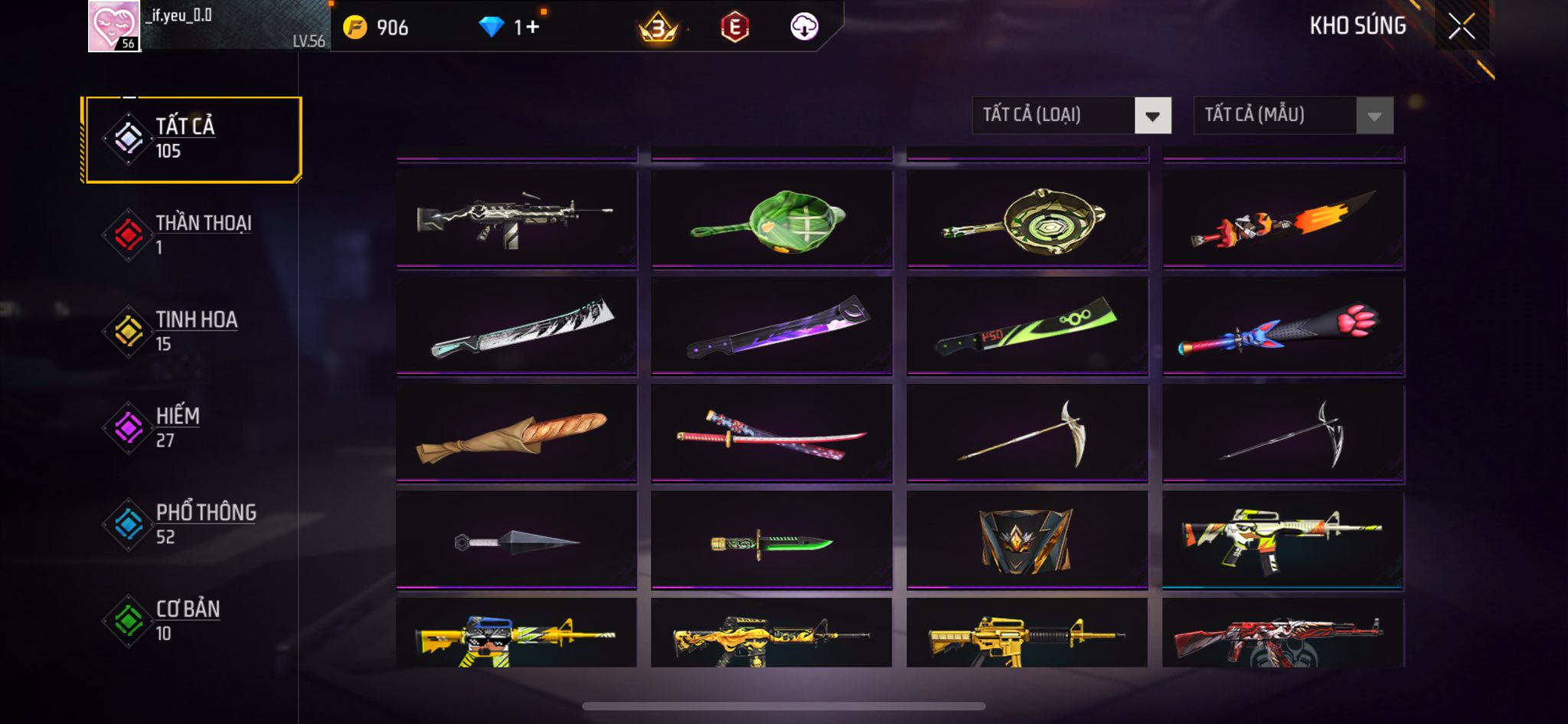This screenshot has height=724, width=1568.
Task: Select the kunai throwing knife skin
Action: [516, 541]
